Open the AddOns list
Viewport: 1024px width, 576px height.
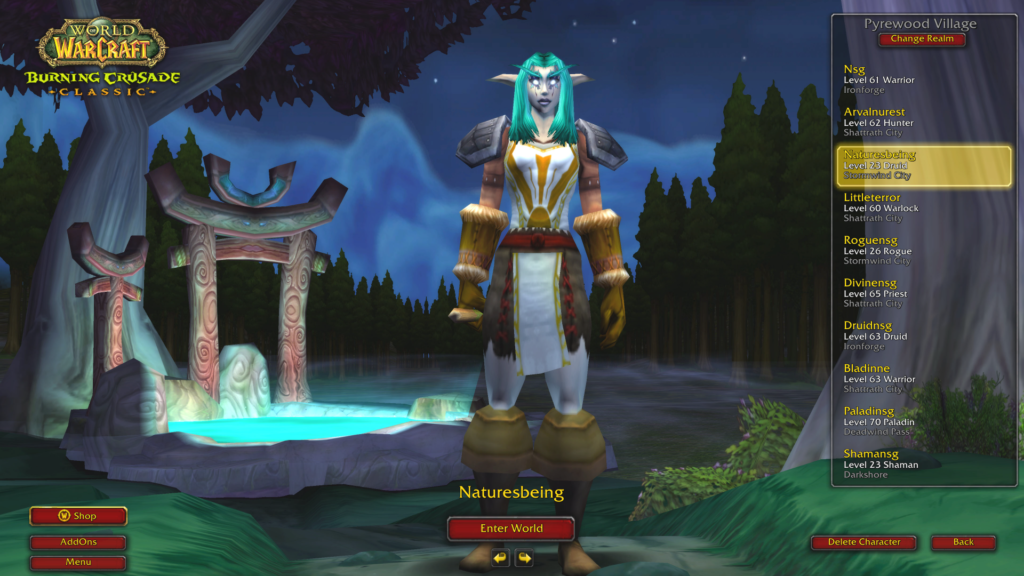78,542
